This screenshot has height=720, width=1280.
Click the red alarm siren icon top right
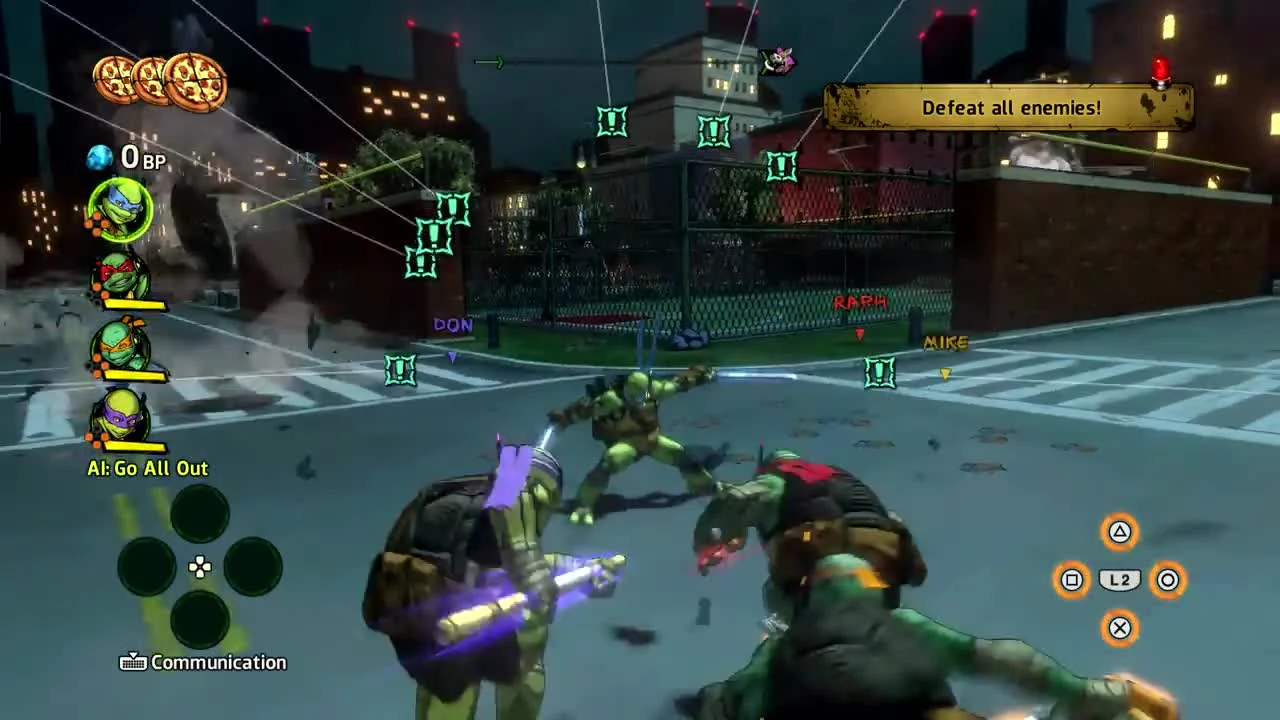[x=1160, y=68]
